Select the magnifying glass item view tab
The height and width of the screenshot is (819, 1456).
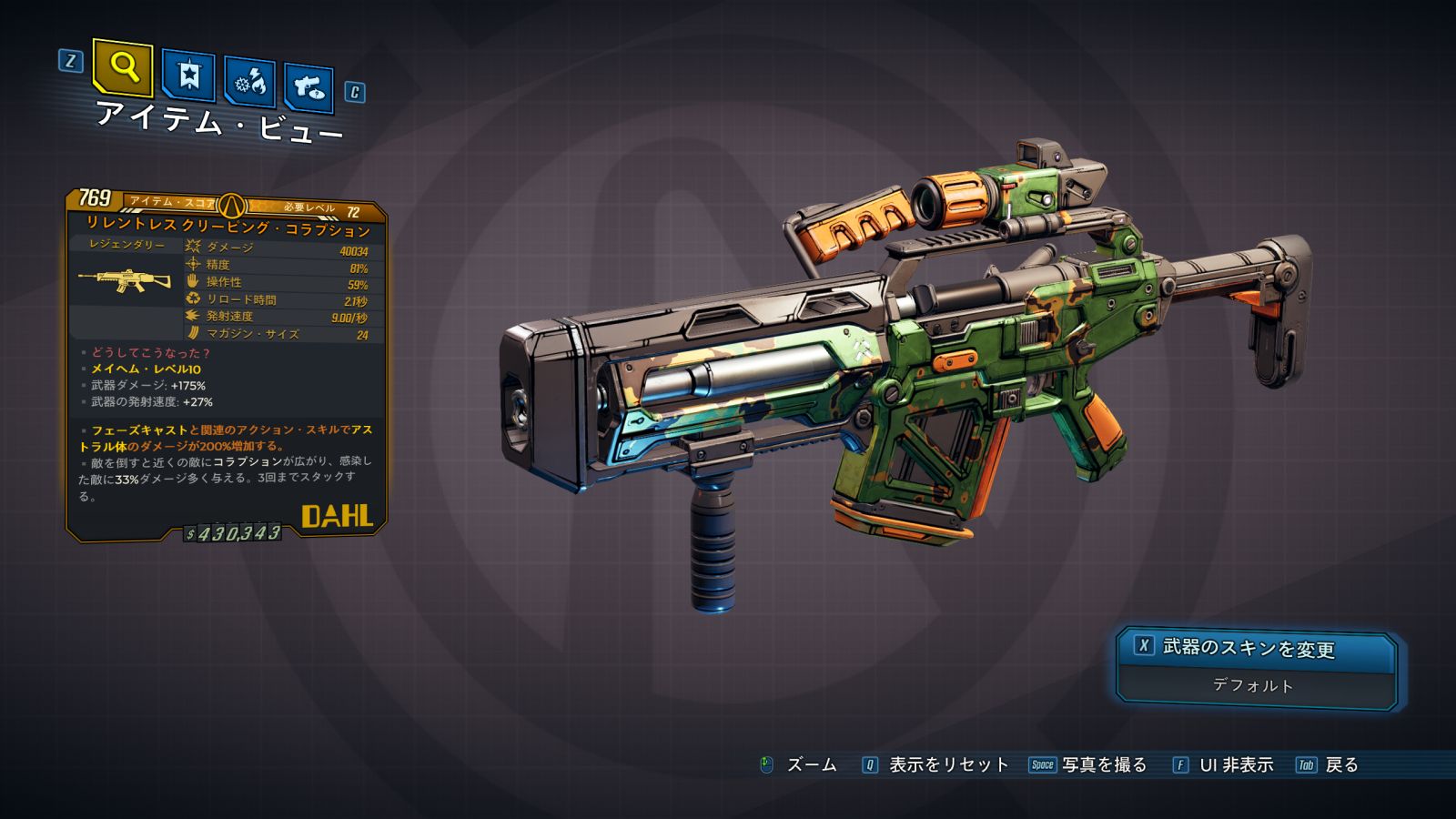tap(123, 66)
